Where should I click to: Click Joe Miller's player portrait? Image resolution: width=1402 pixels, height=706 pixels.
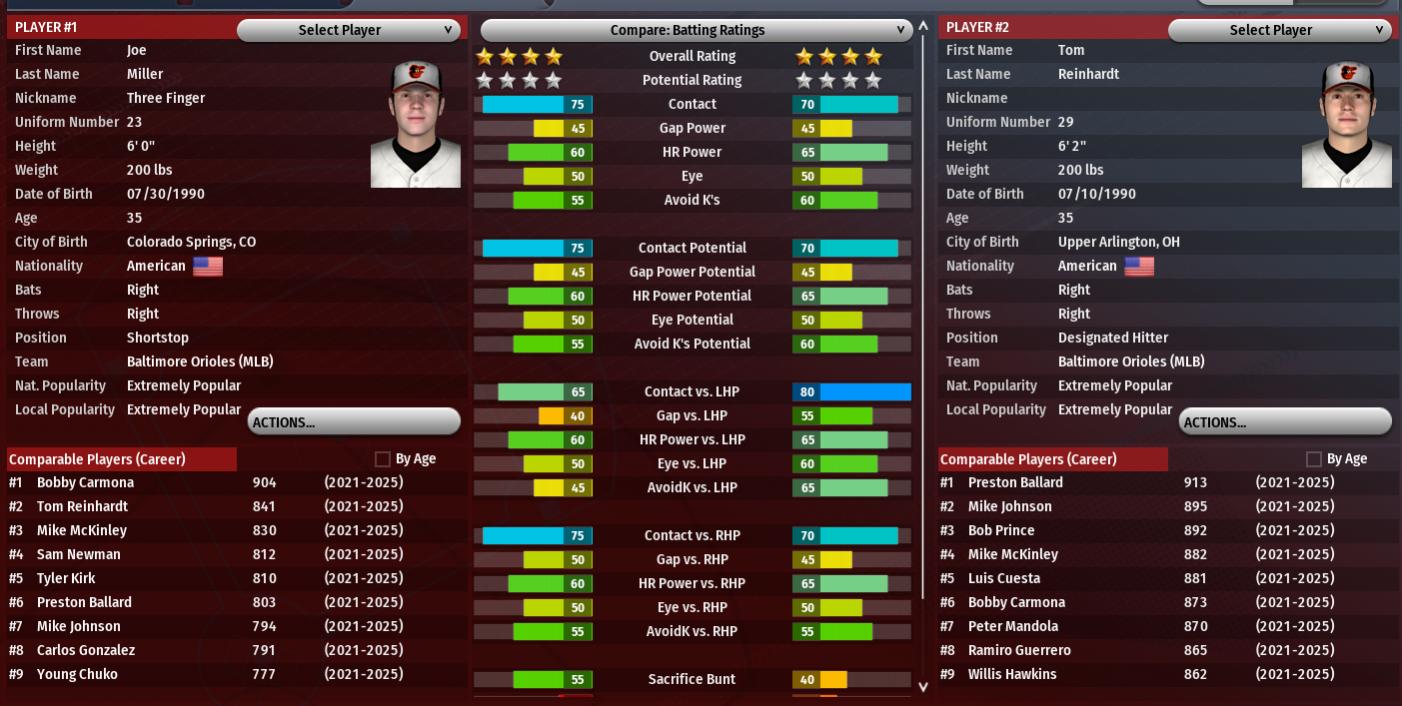(416, 124)
